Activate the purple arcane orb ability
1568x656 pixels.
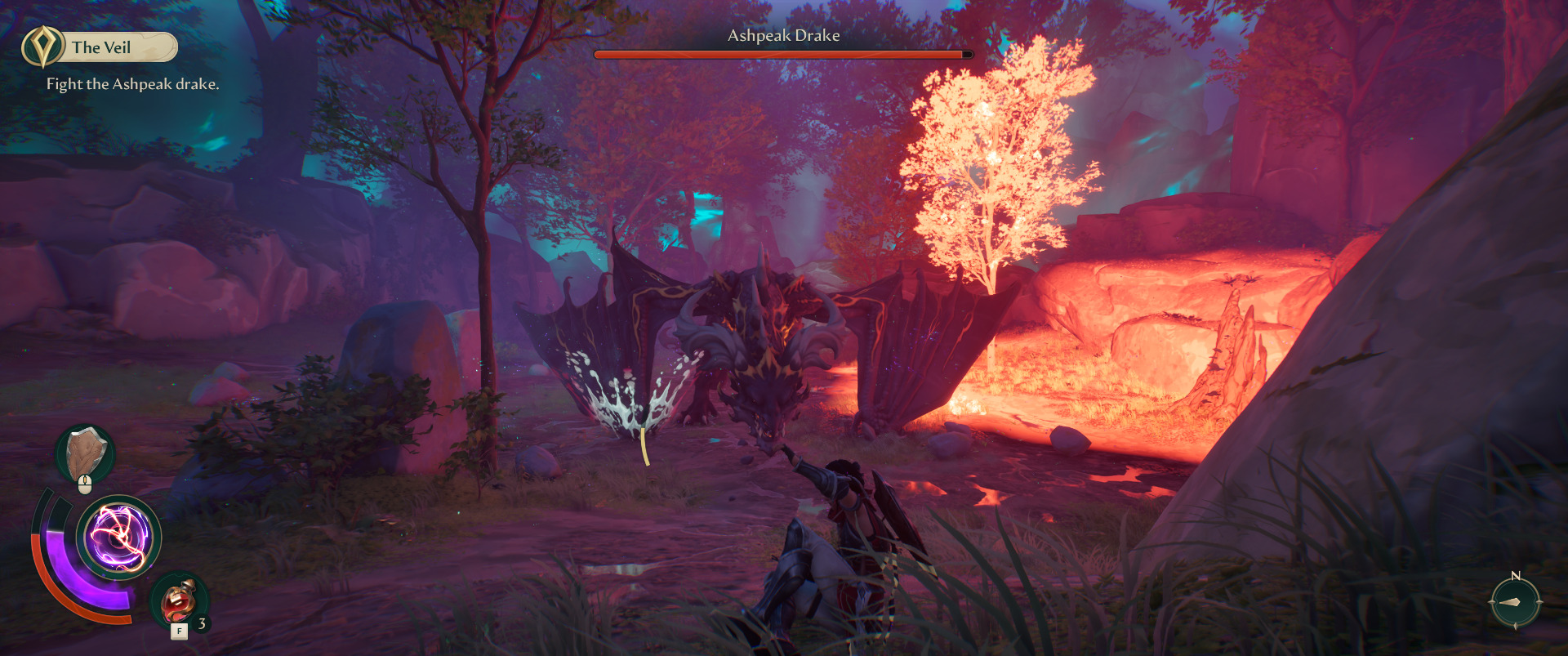click(119, 538)
